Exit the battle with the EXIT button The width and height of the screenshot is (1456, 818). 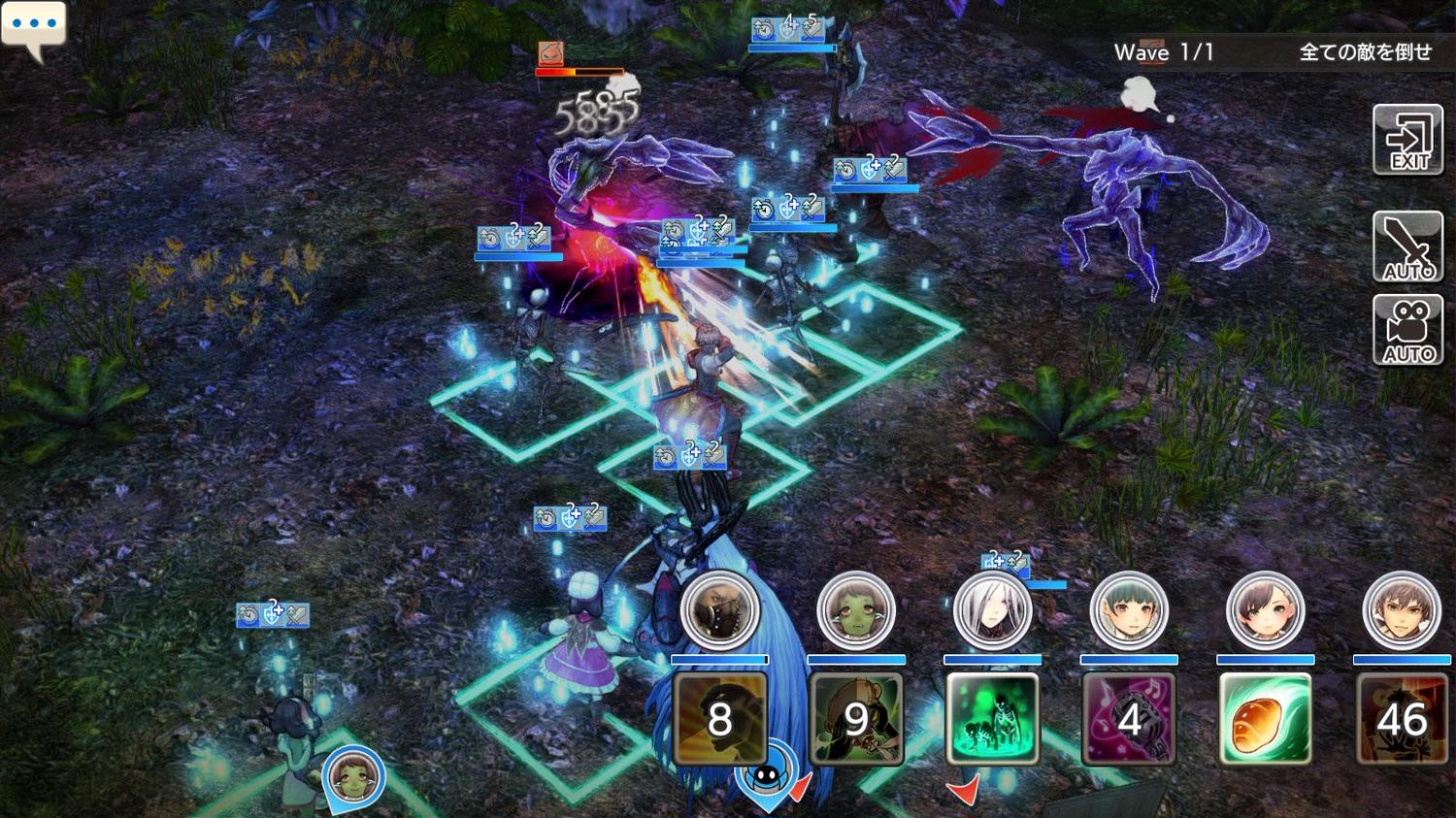tap(1407, 141)
